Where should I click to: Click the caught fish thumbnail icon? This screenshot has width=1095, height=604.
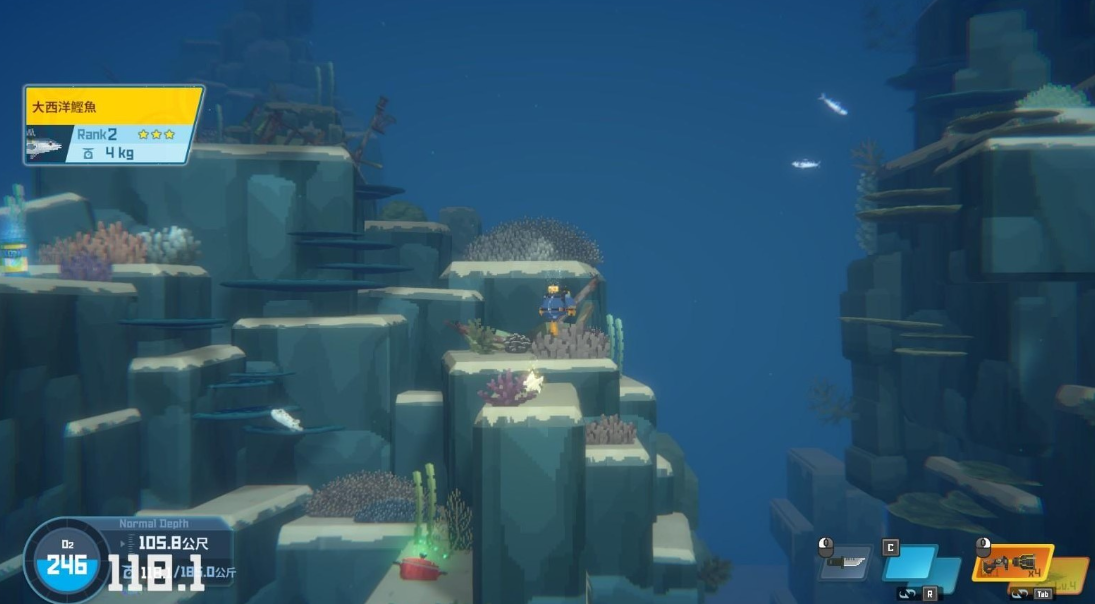tap(44, 145)
